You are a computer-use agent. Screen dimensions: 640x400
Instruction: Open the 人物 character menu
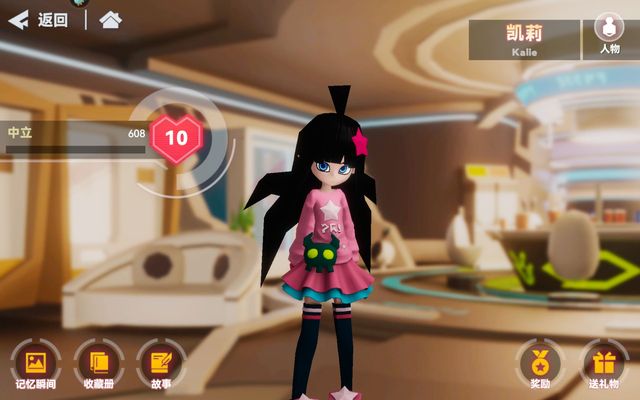coord(609,33)
